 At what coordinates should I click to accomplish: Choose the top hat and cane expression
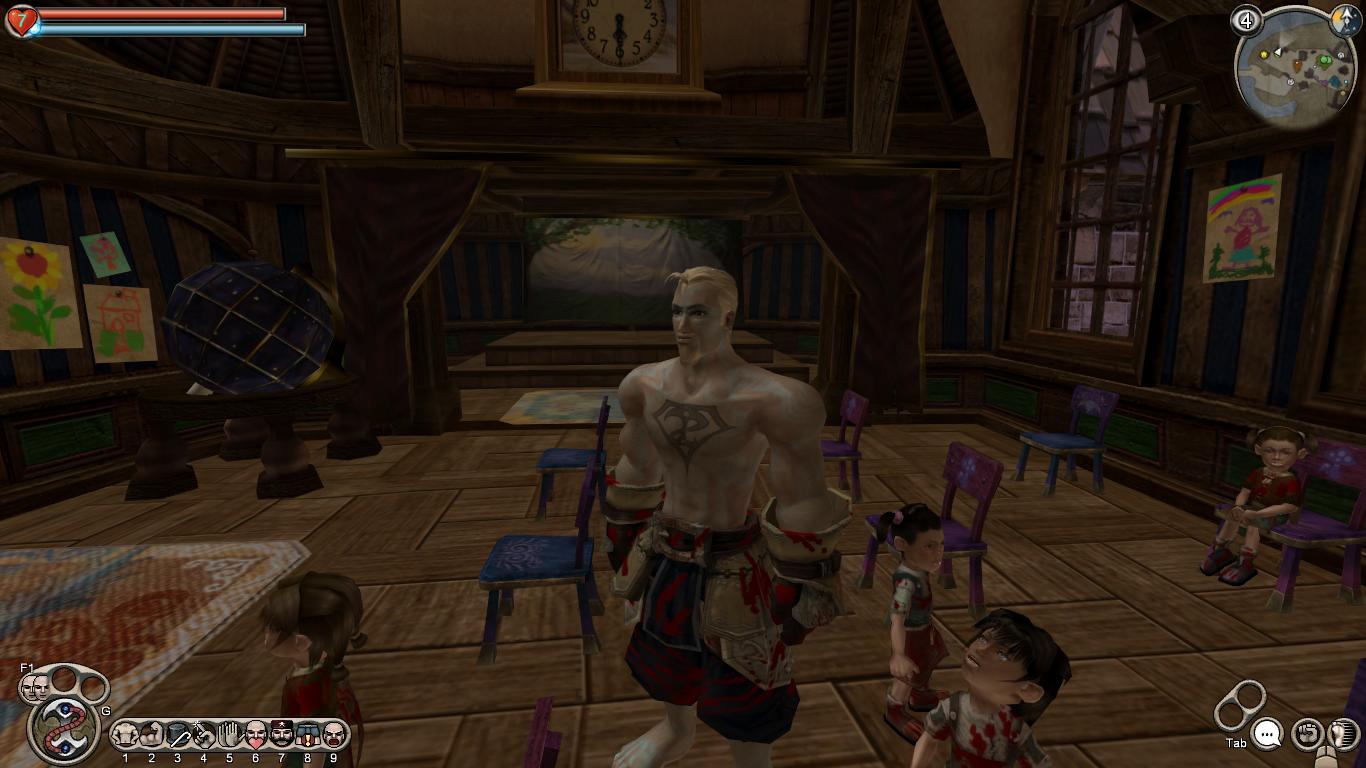(178, 735)
